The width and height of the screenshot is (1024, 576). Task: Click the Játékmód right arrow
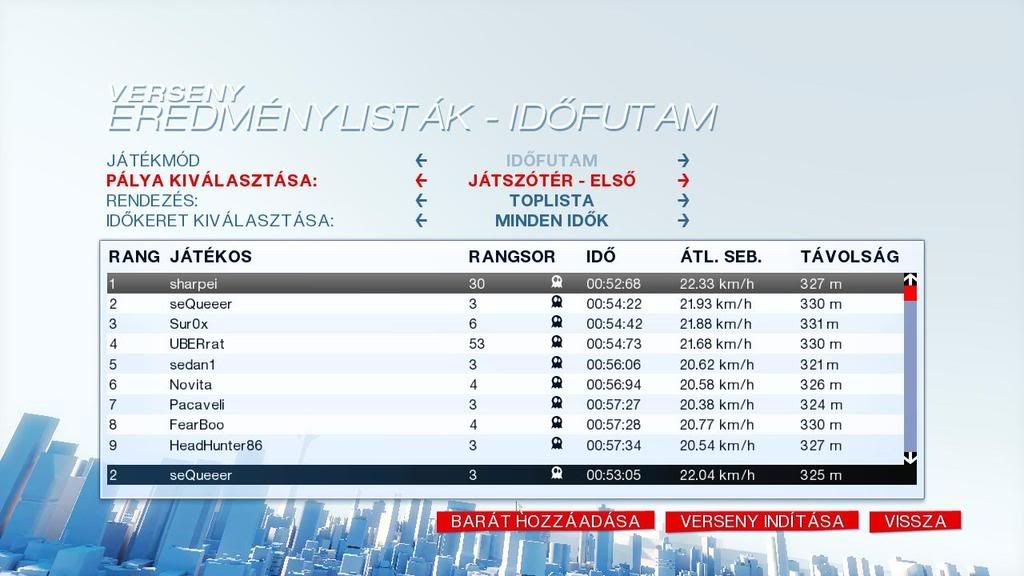pos(683,160)
